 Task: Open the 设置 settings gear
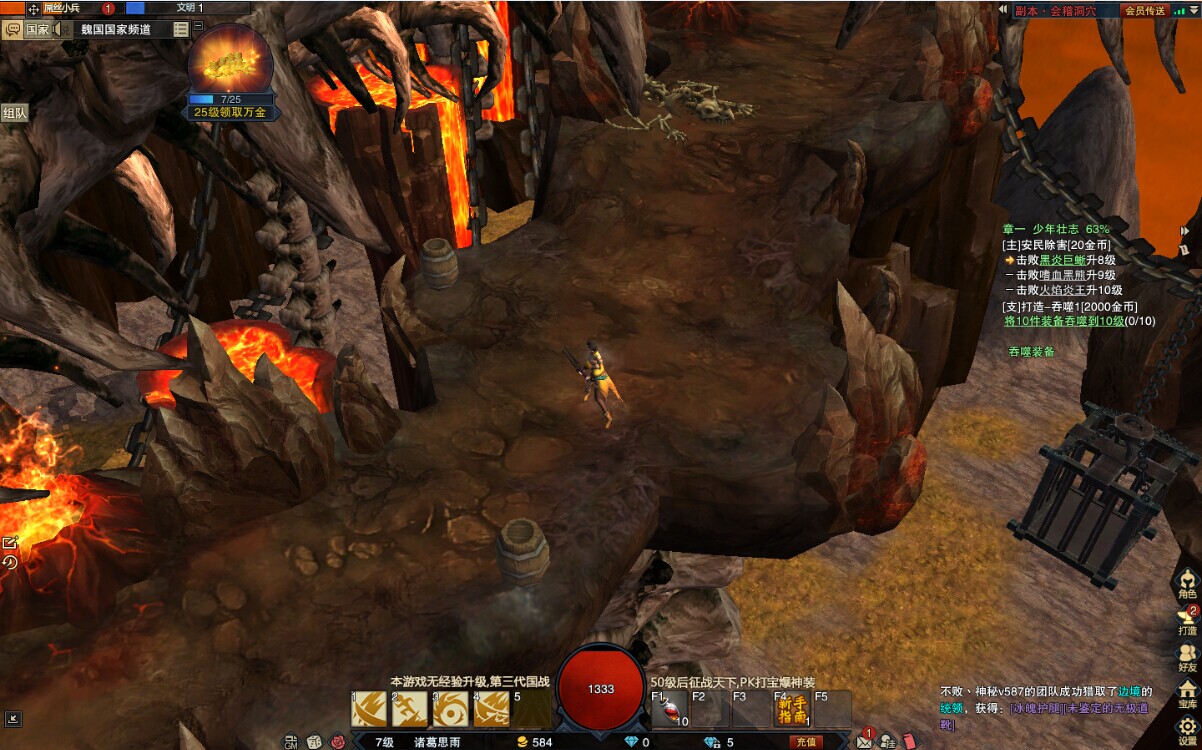[1187, 731]
